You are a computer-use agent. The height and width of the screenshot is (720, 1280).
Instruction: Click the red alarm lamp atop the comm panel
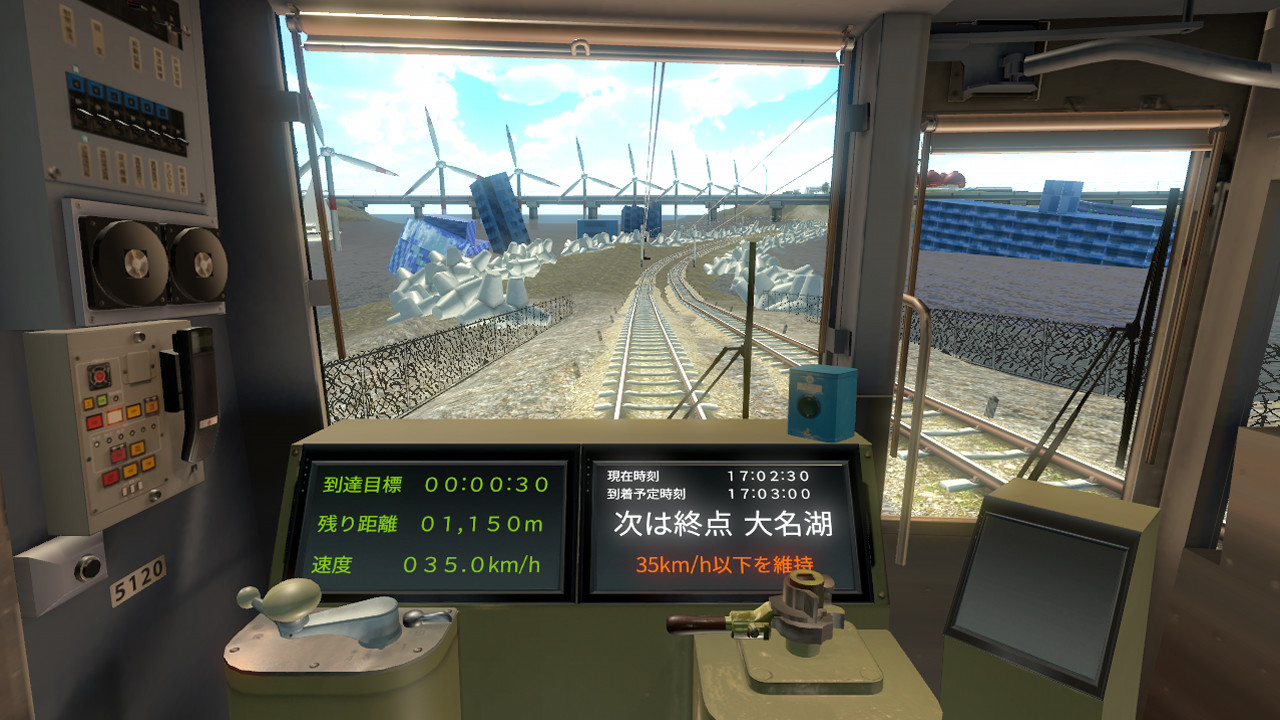tap(99, 375)
